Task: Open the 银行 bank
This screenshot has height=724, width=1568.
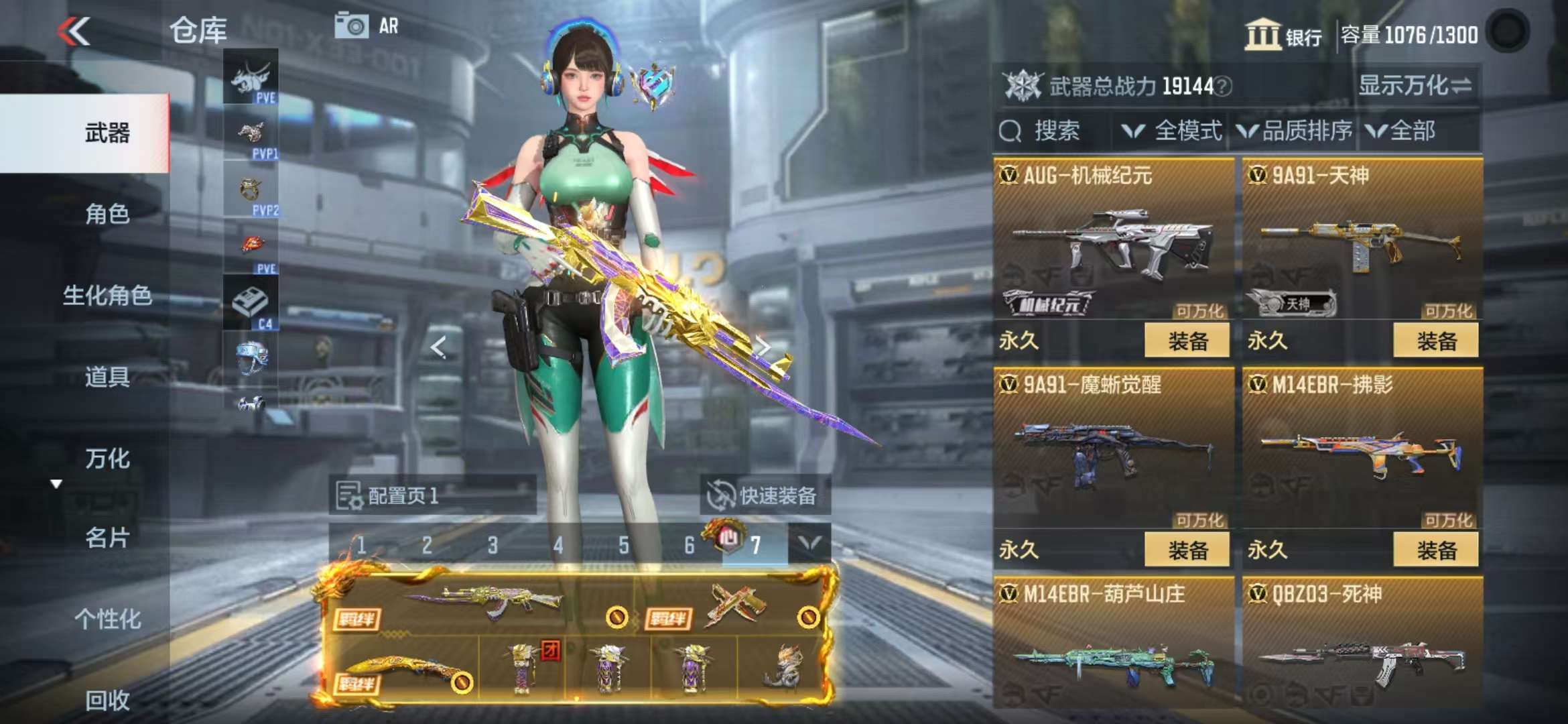Action: pos(1283,35)
